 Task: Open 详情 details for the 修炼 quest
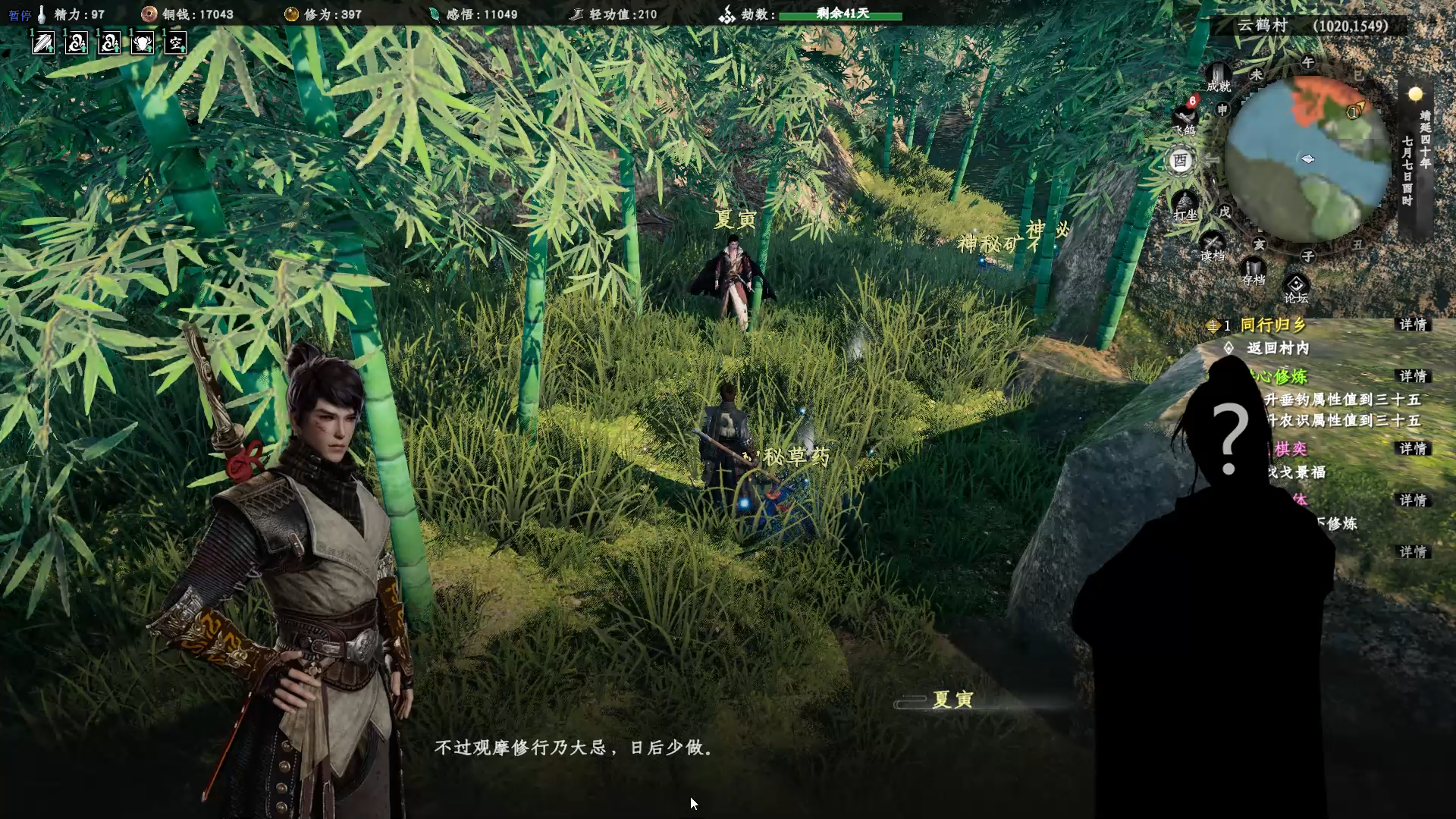coord(1413,376)
